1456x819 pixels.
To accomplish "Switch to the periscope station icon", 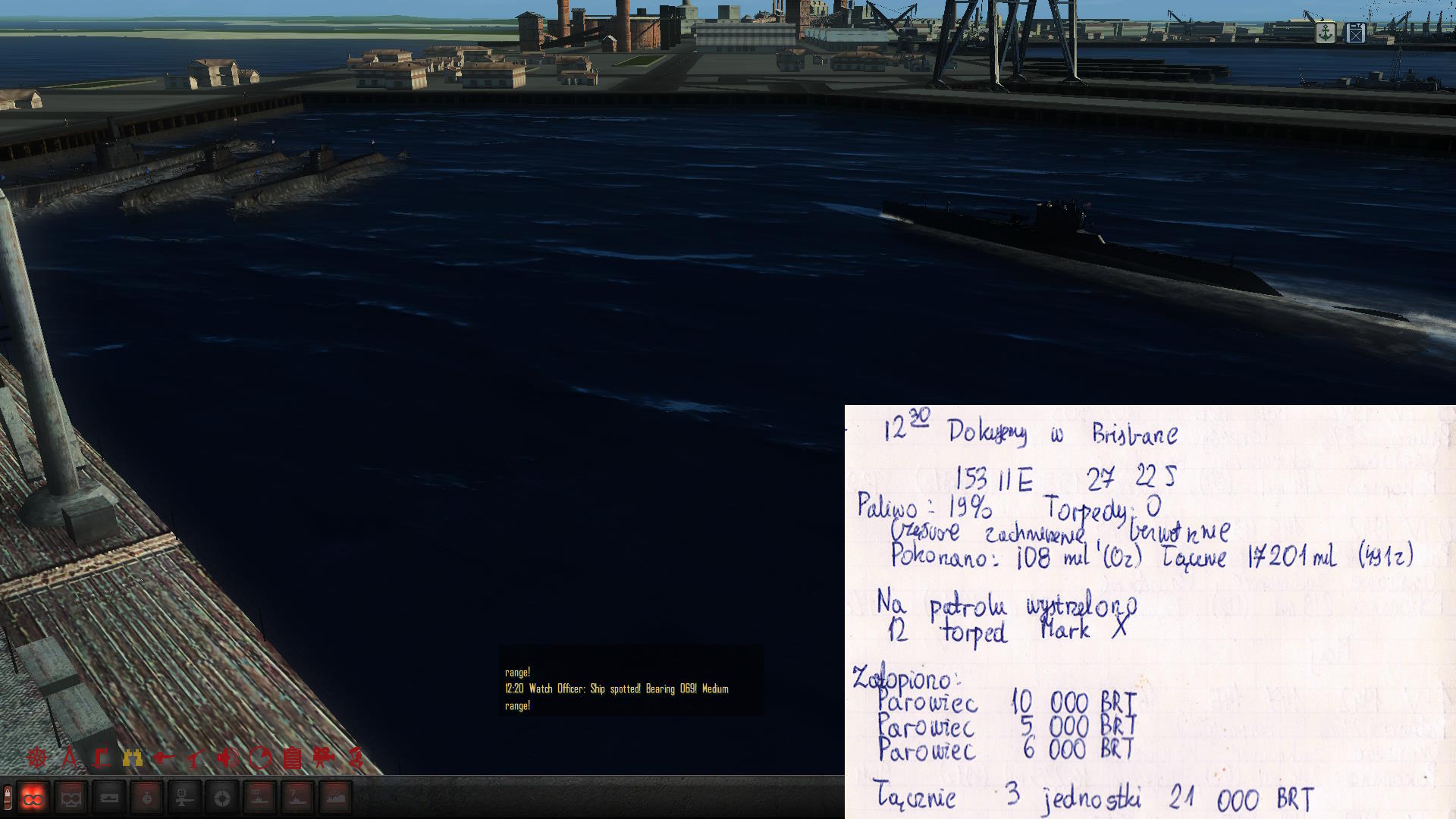I will click(101, 757).
